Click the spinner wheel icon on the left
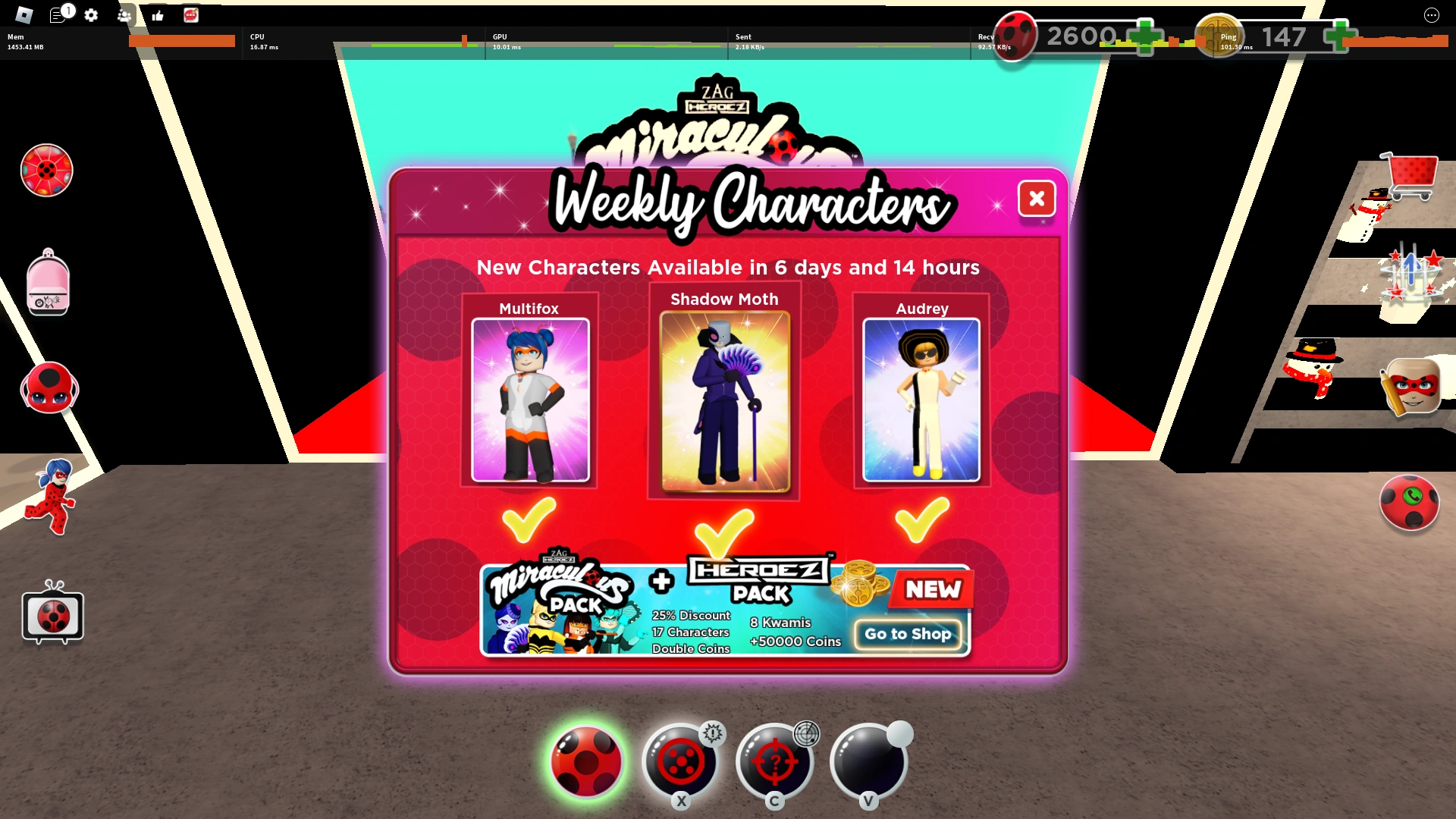 (46, 171)
